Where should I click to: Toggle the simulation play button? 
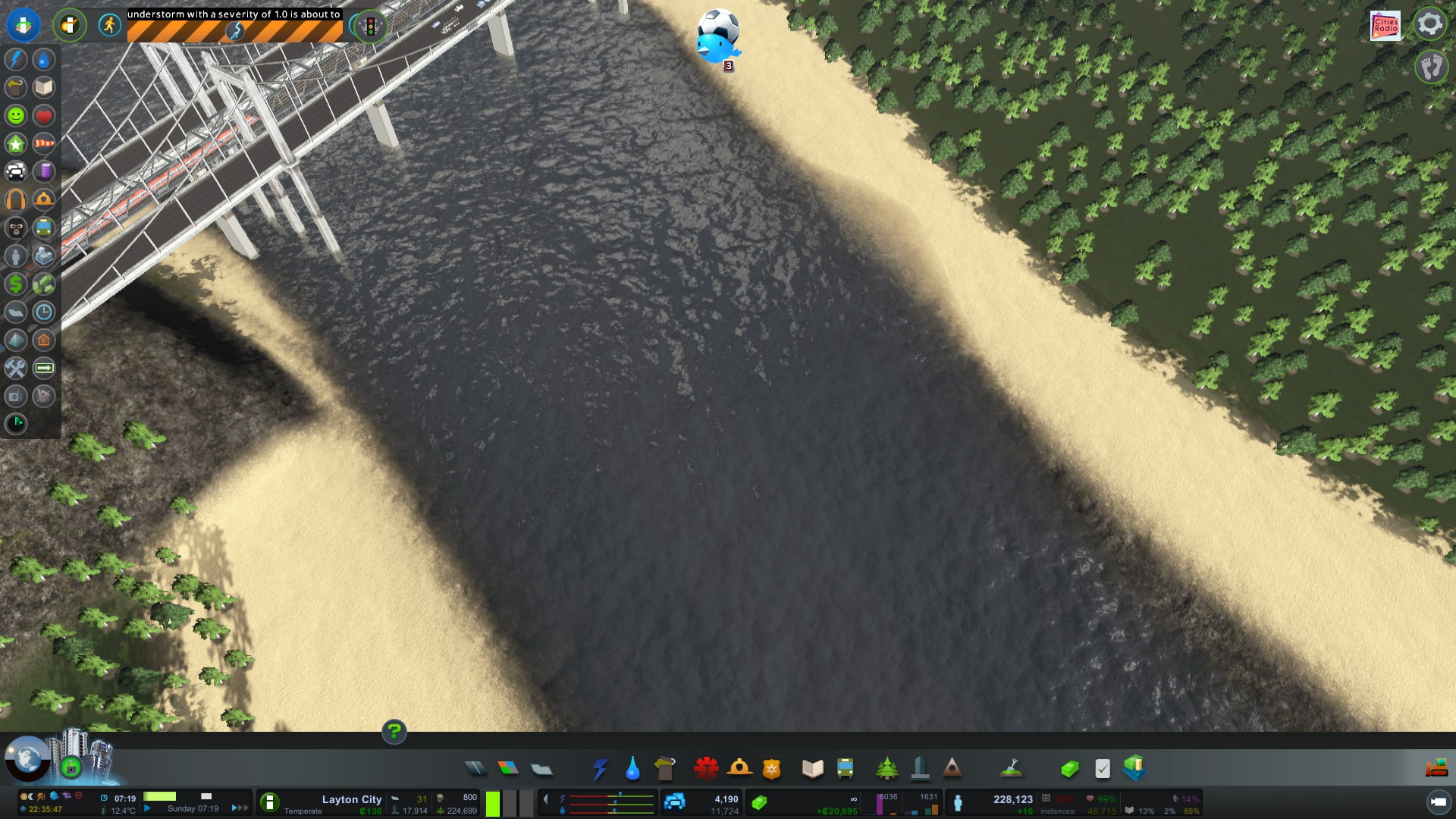(148, 808)
